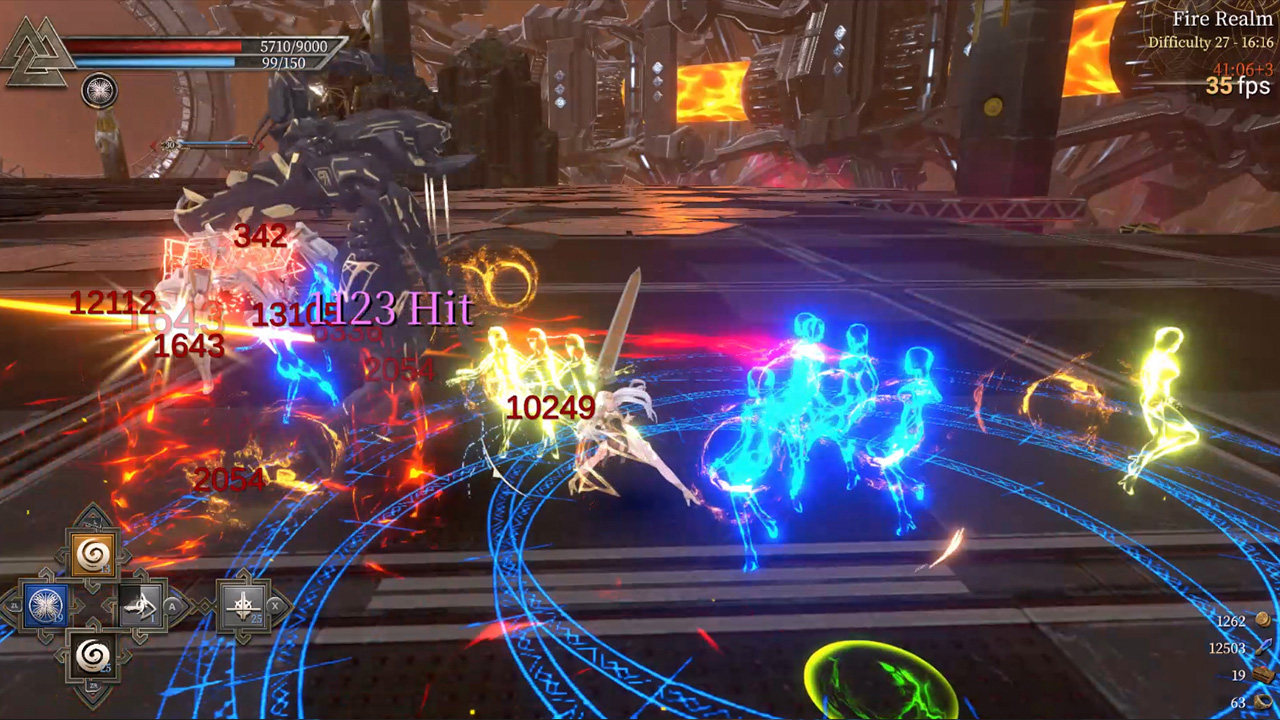Activate the blue snowflake ZL ability
Image resolution: width=1280 pixels, height=720 pixels.
pyautogui.click(x=46, y=605)
